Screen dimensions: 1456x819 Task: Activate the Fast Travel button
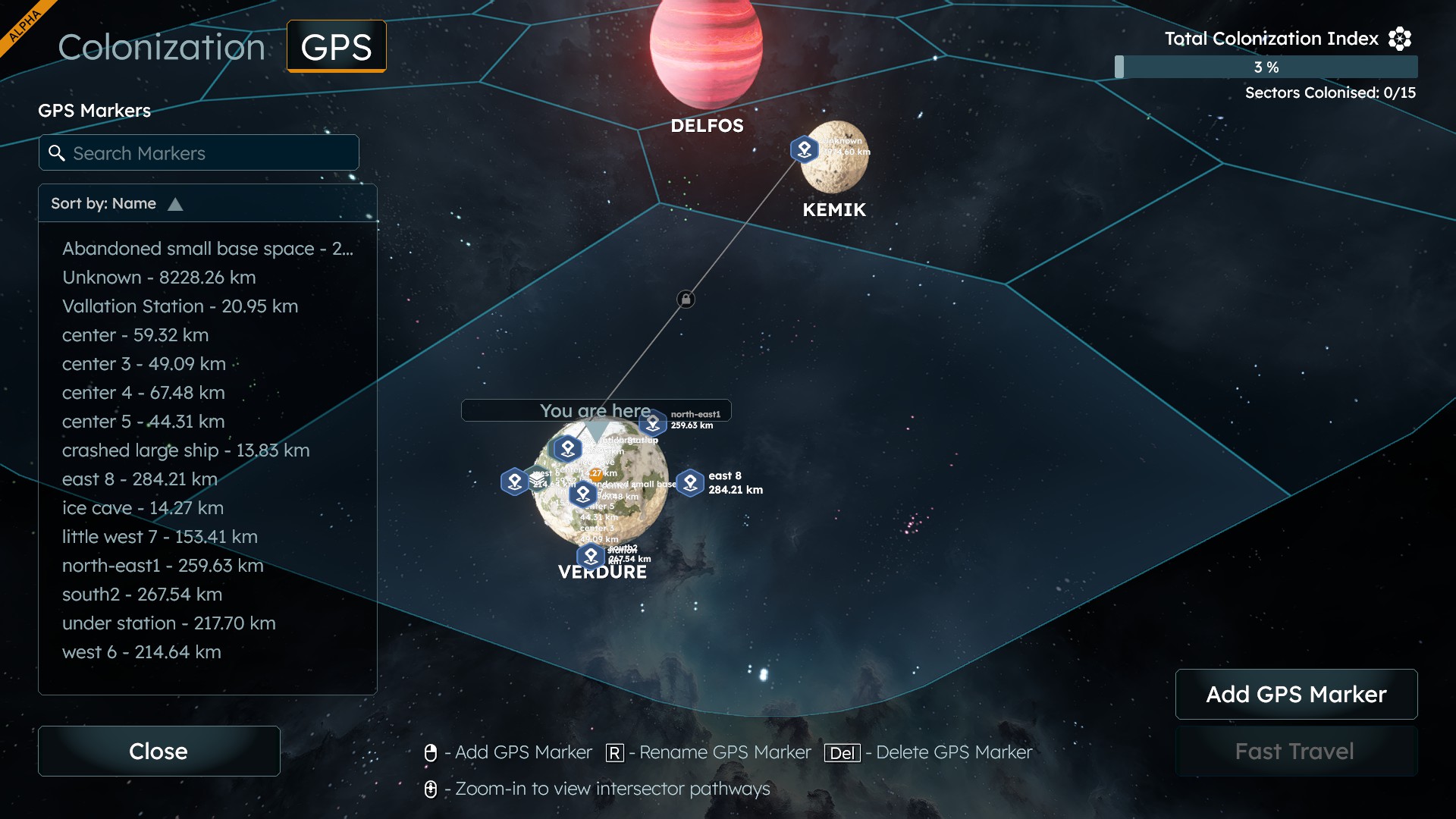[x=1296, y=751]
